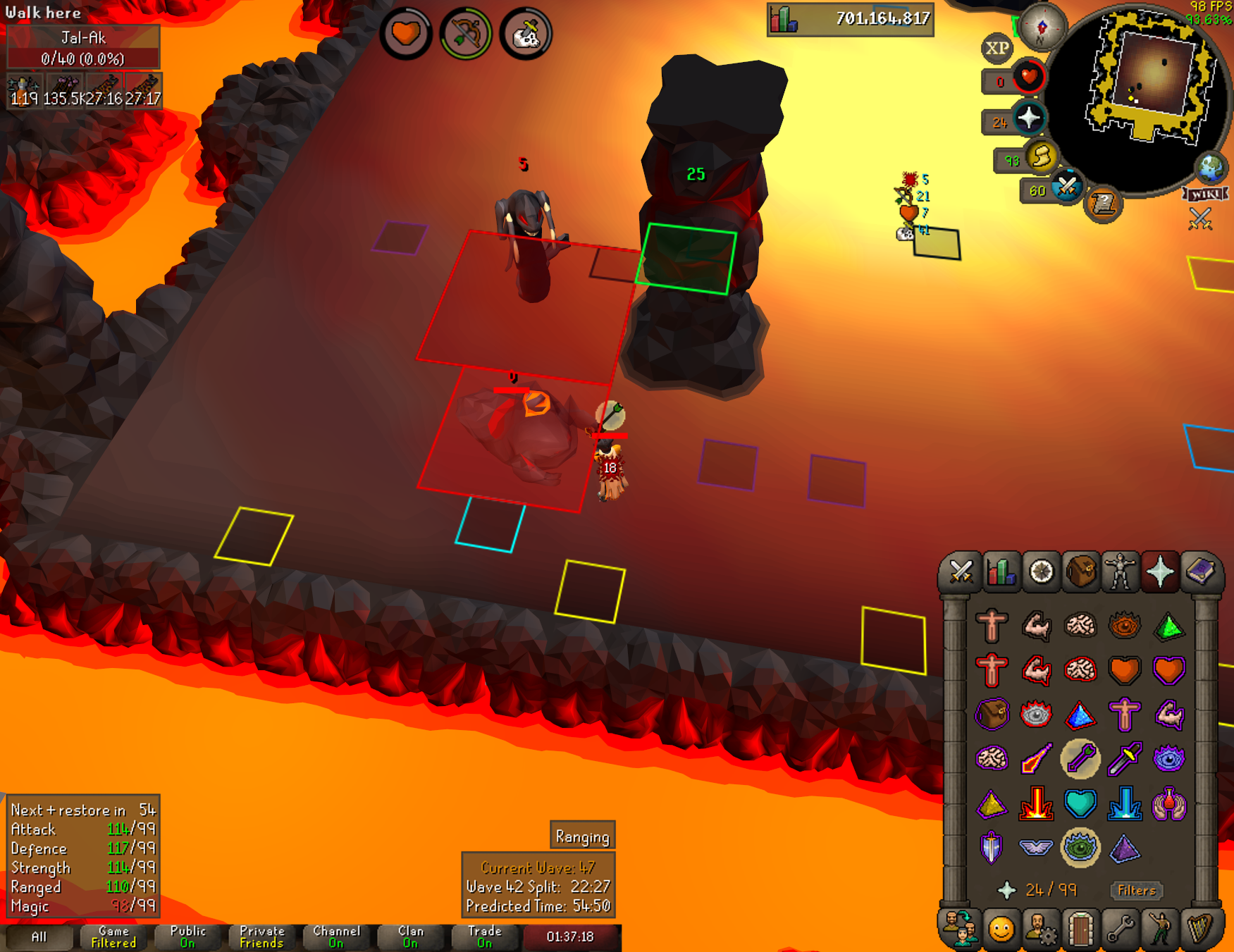Toggle the XP drops button
The height and width of the screenshot is (952, 1234).
click(997, 49)
